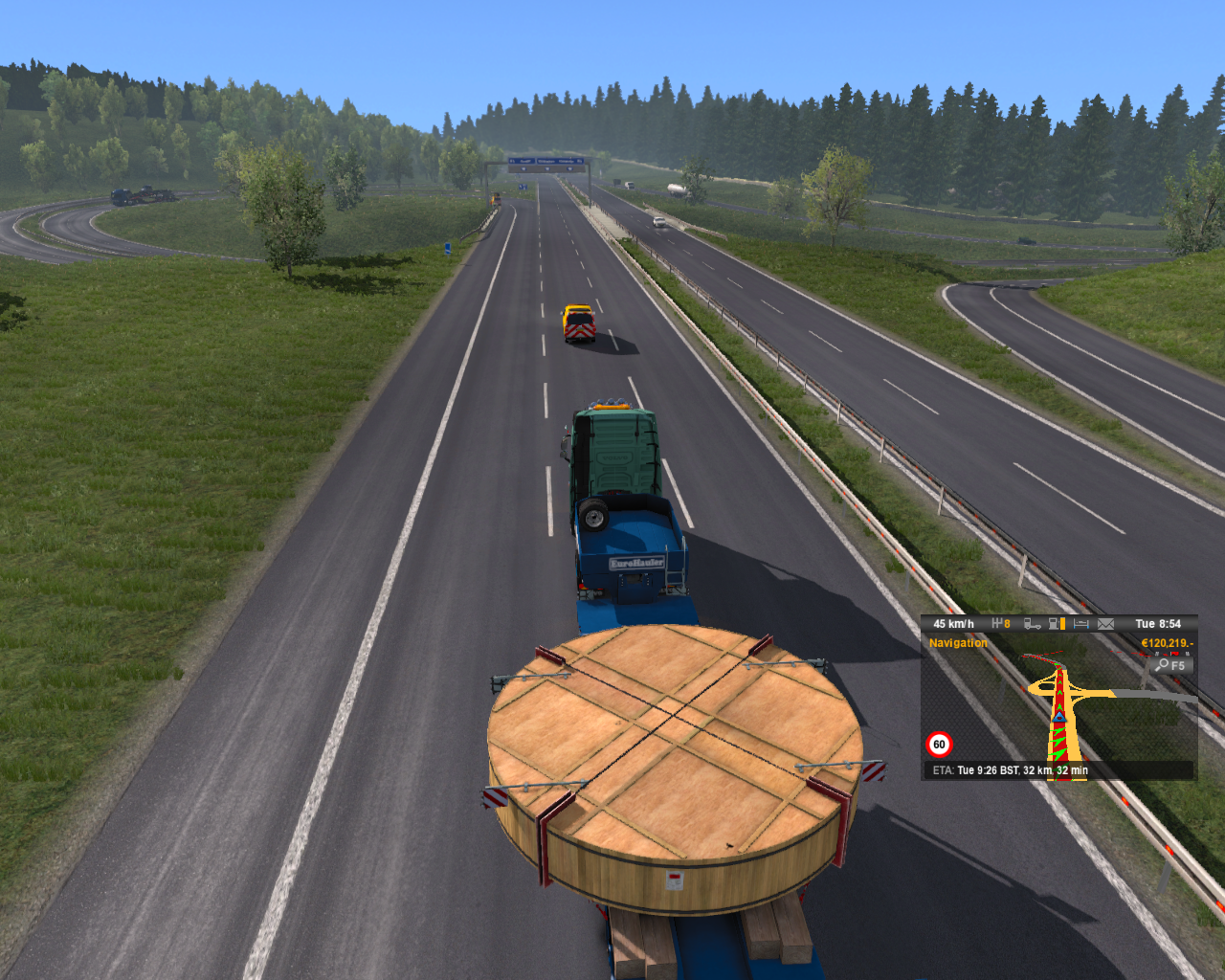Click the gearbox indicator showing gear 8
Viewport: 1225px width, 980px height.
1002,623
